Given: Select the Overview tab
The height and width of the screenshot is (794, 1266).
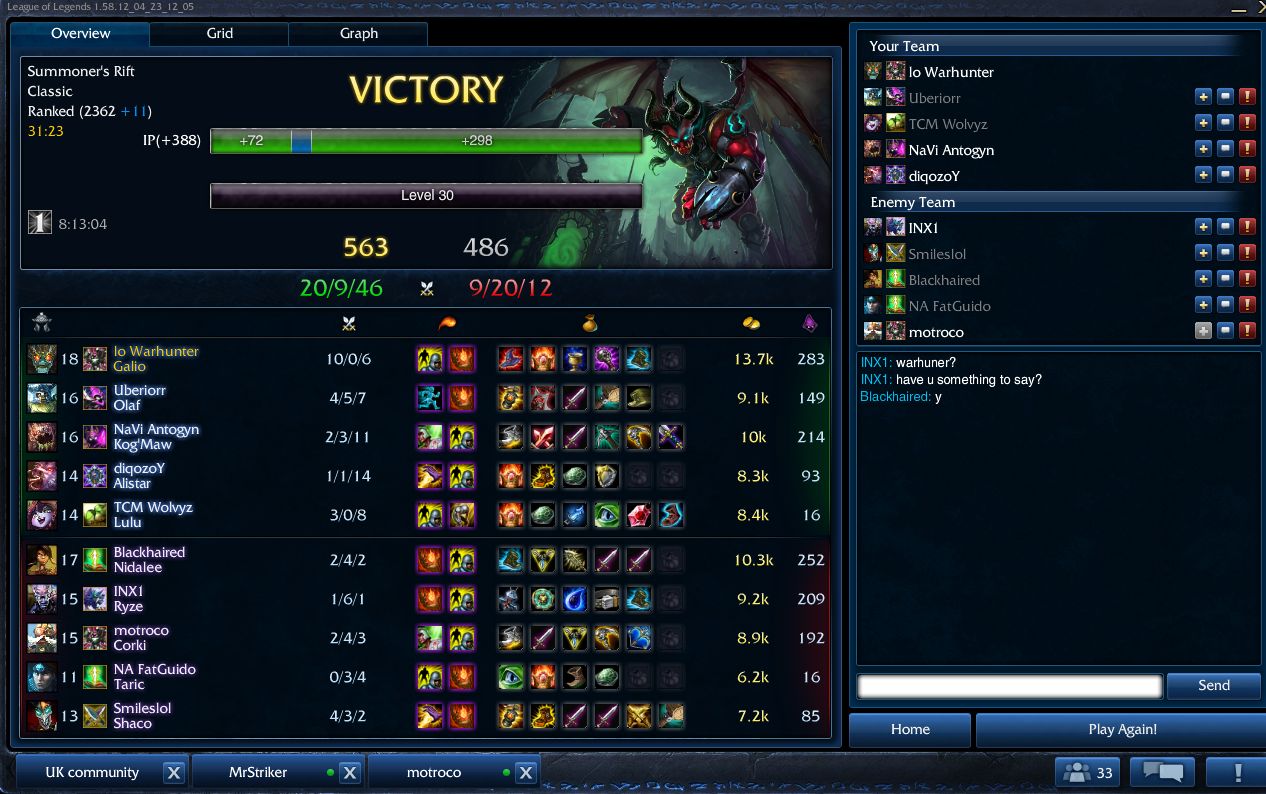Looking at the screenshot, I should click(80, 33).
